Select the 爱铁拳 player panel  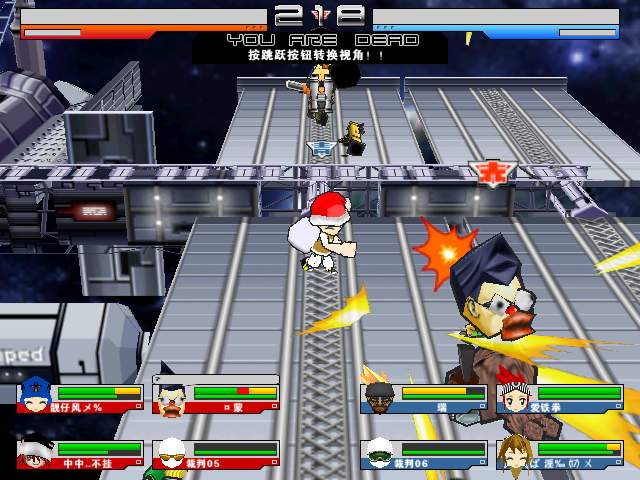(558, 397)
